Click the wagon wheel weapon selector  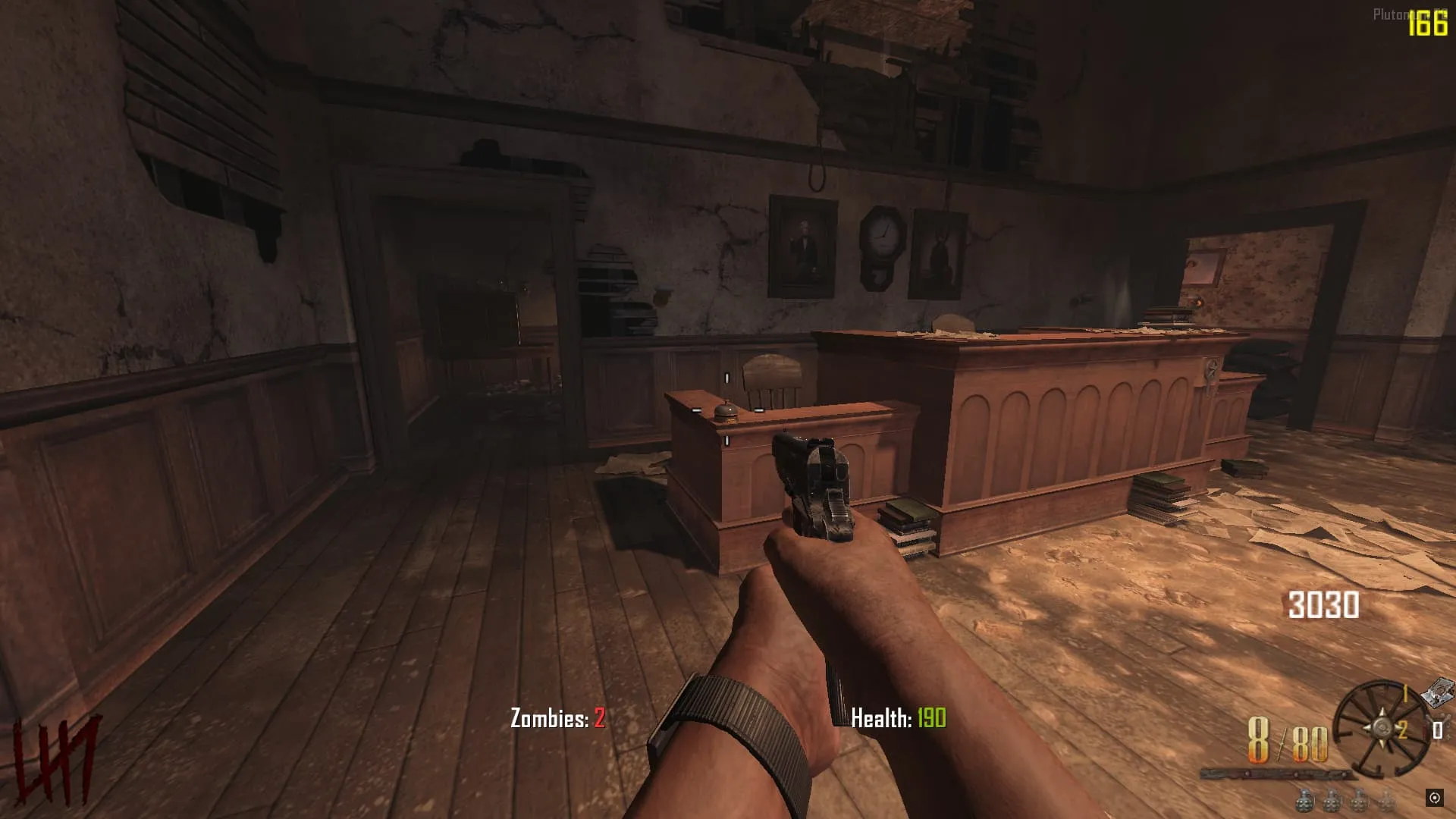[1380, 730]
